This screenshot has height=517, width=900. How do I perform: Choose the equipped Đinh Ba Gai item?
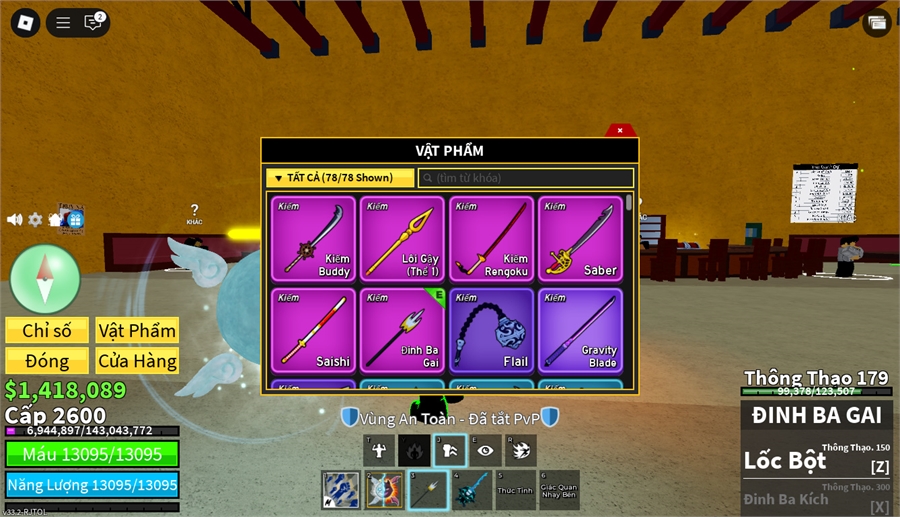tap(402, 330)
